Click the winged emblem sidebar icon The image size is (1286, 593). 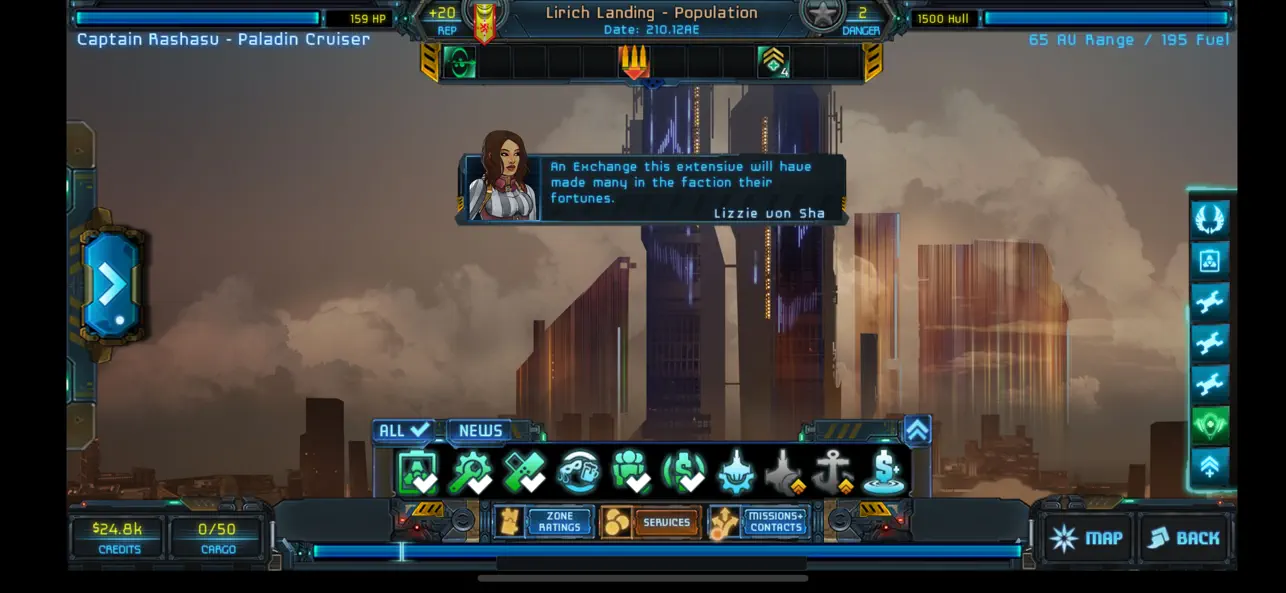[x=1210, y=219]
